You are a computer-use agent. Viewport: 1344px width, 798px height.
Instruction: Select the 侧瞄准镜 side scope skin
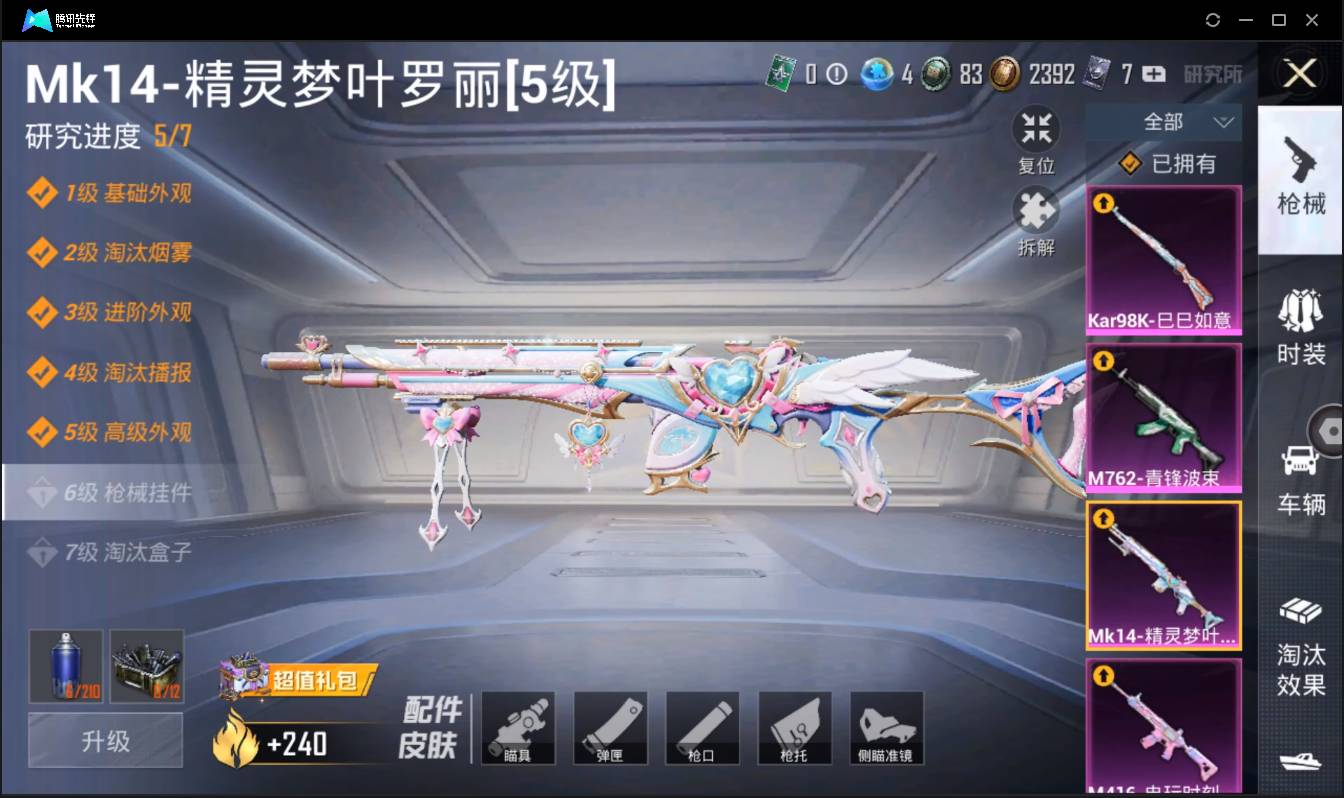tap(886, 727)
